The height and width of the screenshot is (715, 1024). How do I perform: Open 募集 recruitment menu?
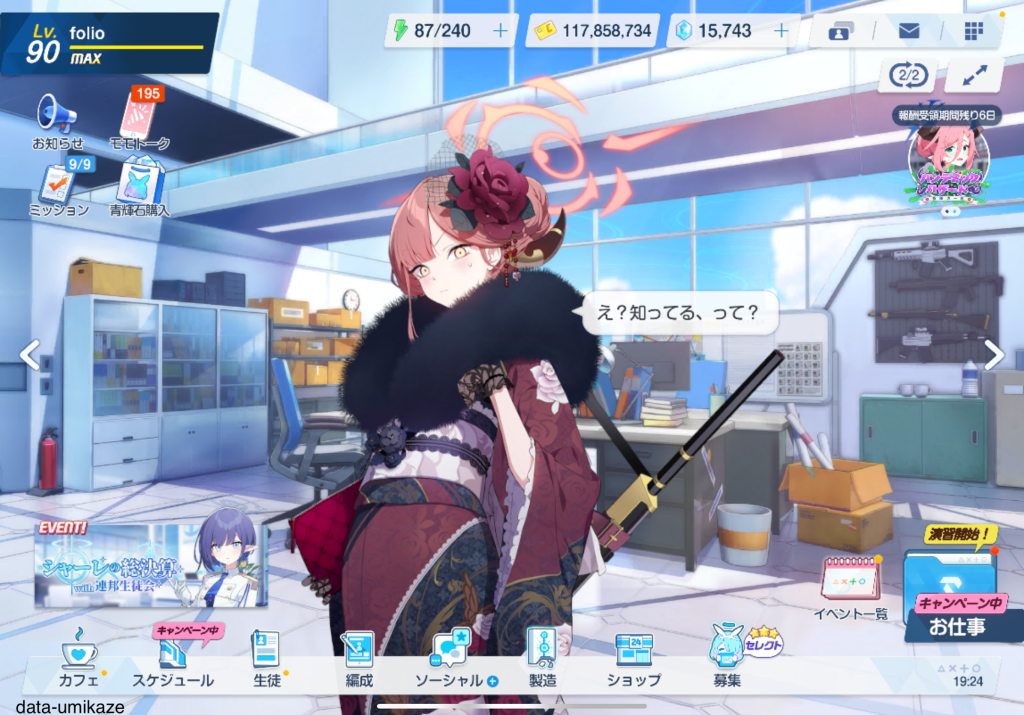pyautogui.click(x=727, y=659)
